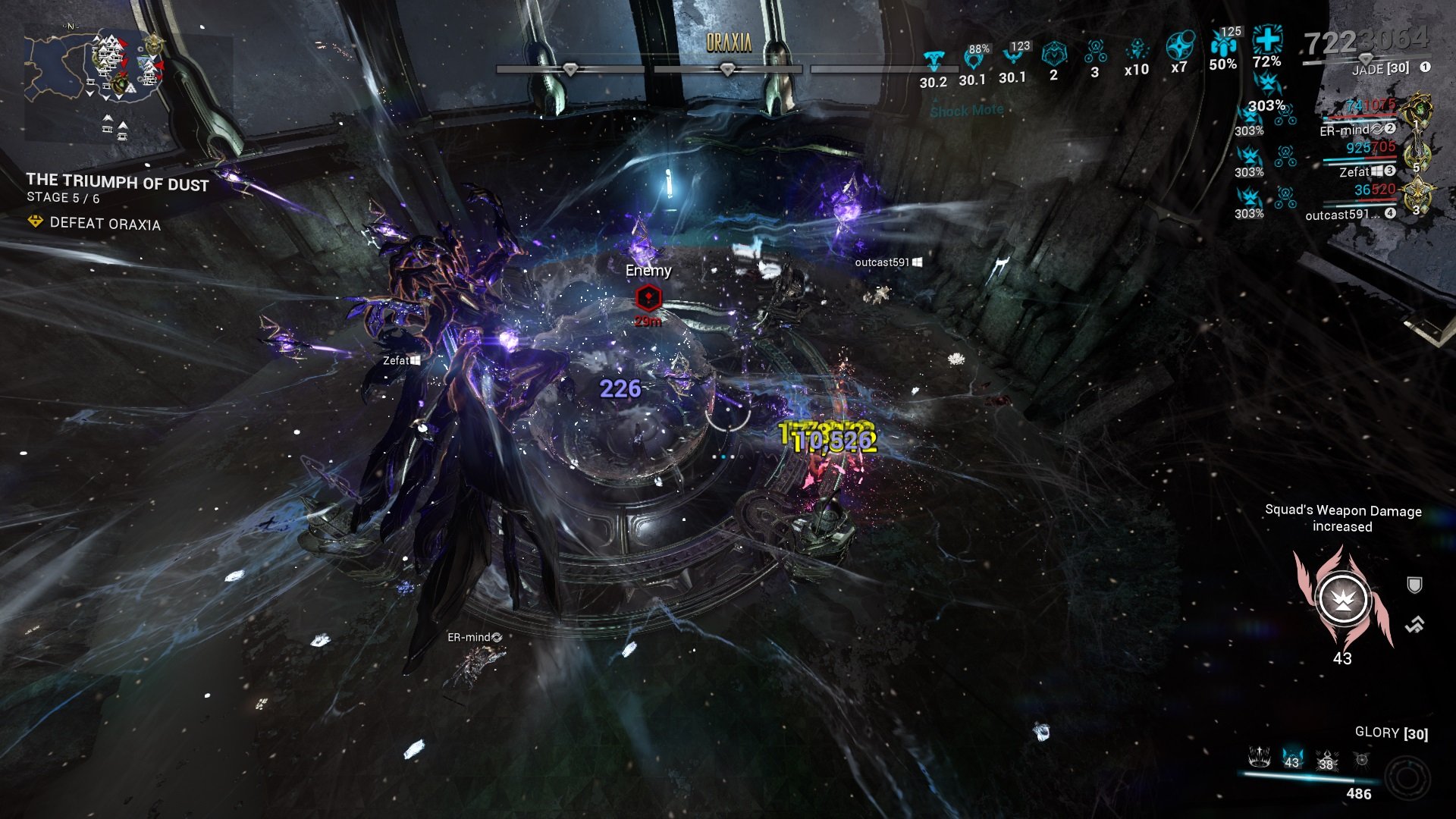Select the Defeat Oraxia objective tracker

pyautogui.click(x=105, y=223)
